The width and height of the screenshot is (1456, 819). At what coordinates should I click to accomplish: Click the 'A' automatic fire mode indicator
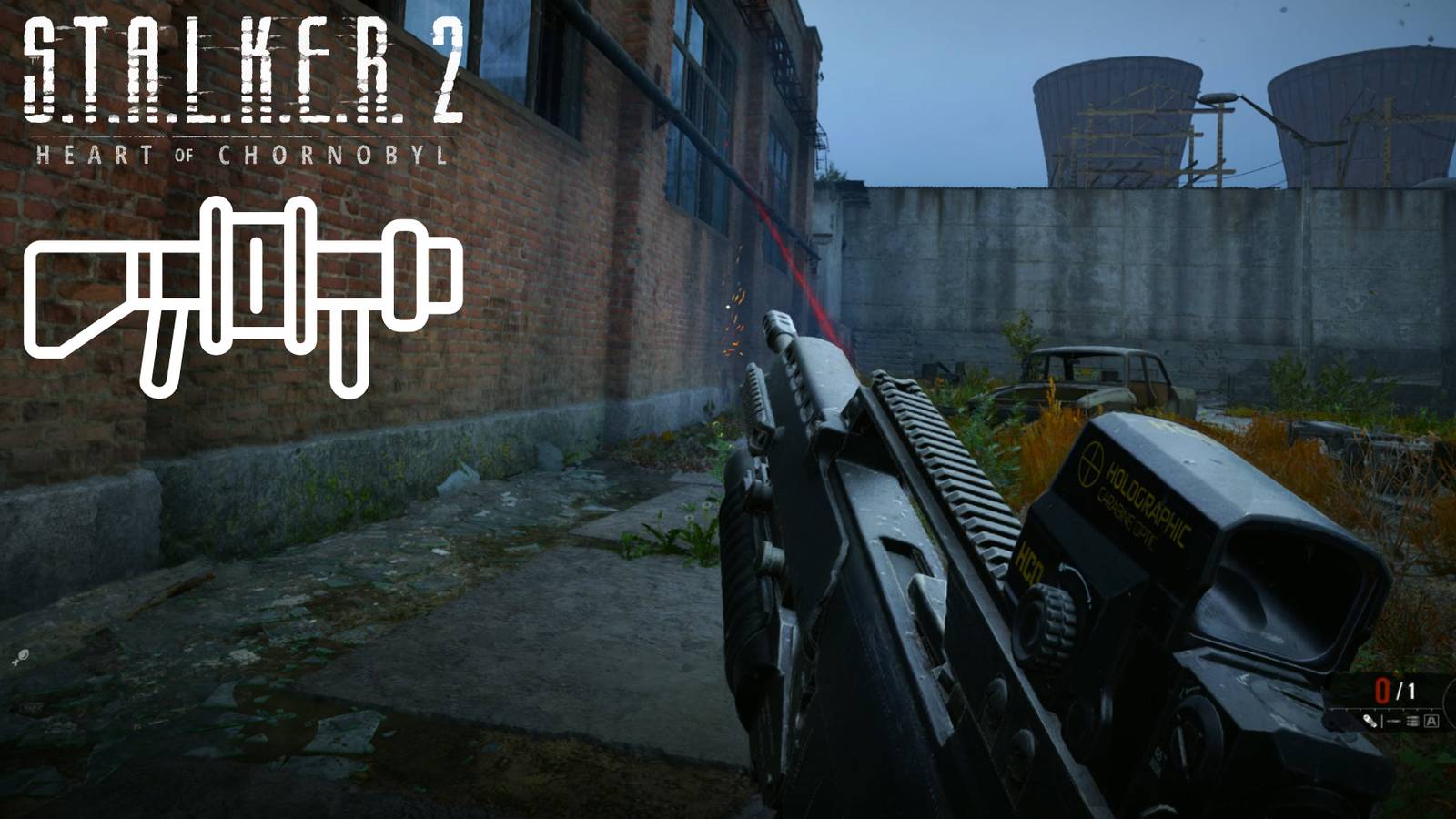point(1431,722)
